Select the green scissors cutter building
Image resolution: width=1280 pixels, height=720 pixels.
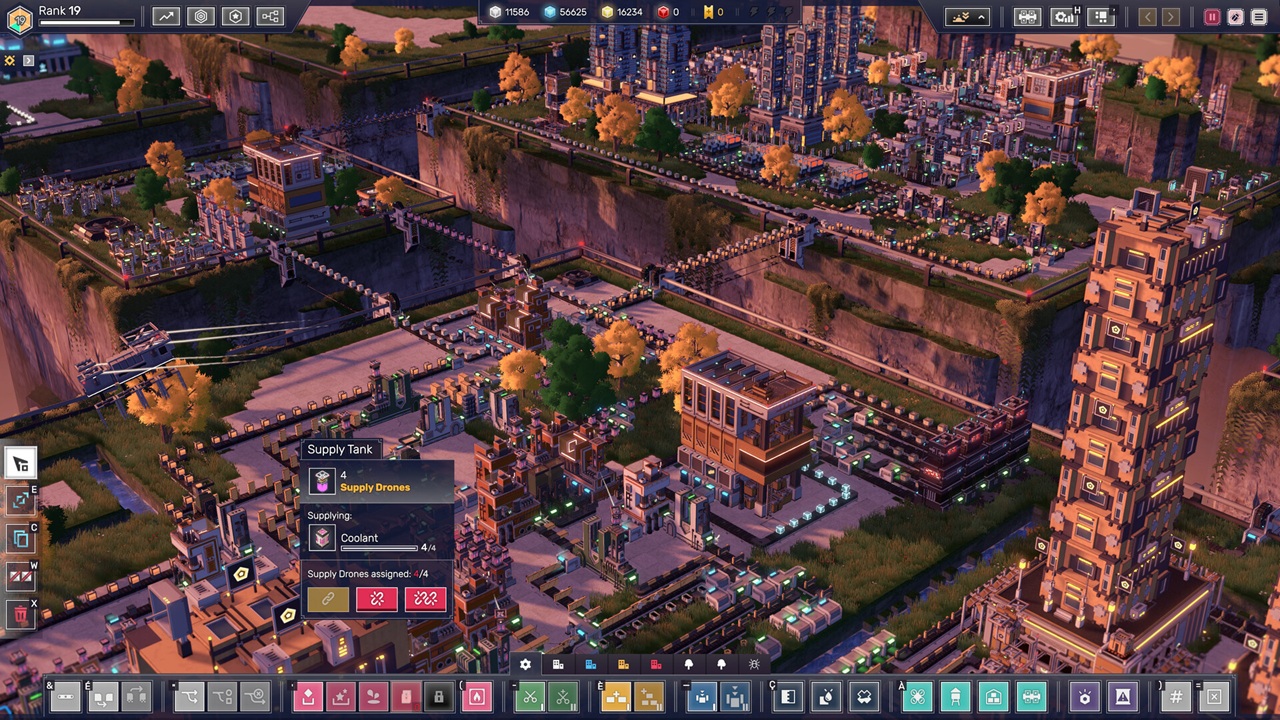(531, 696)
